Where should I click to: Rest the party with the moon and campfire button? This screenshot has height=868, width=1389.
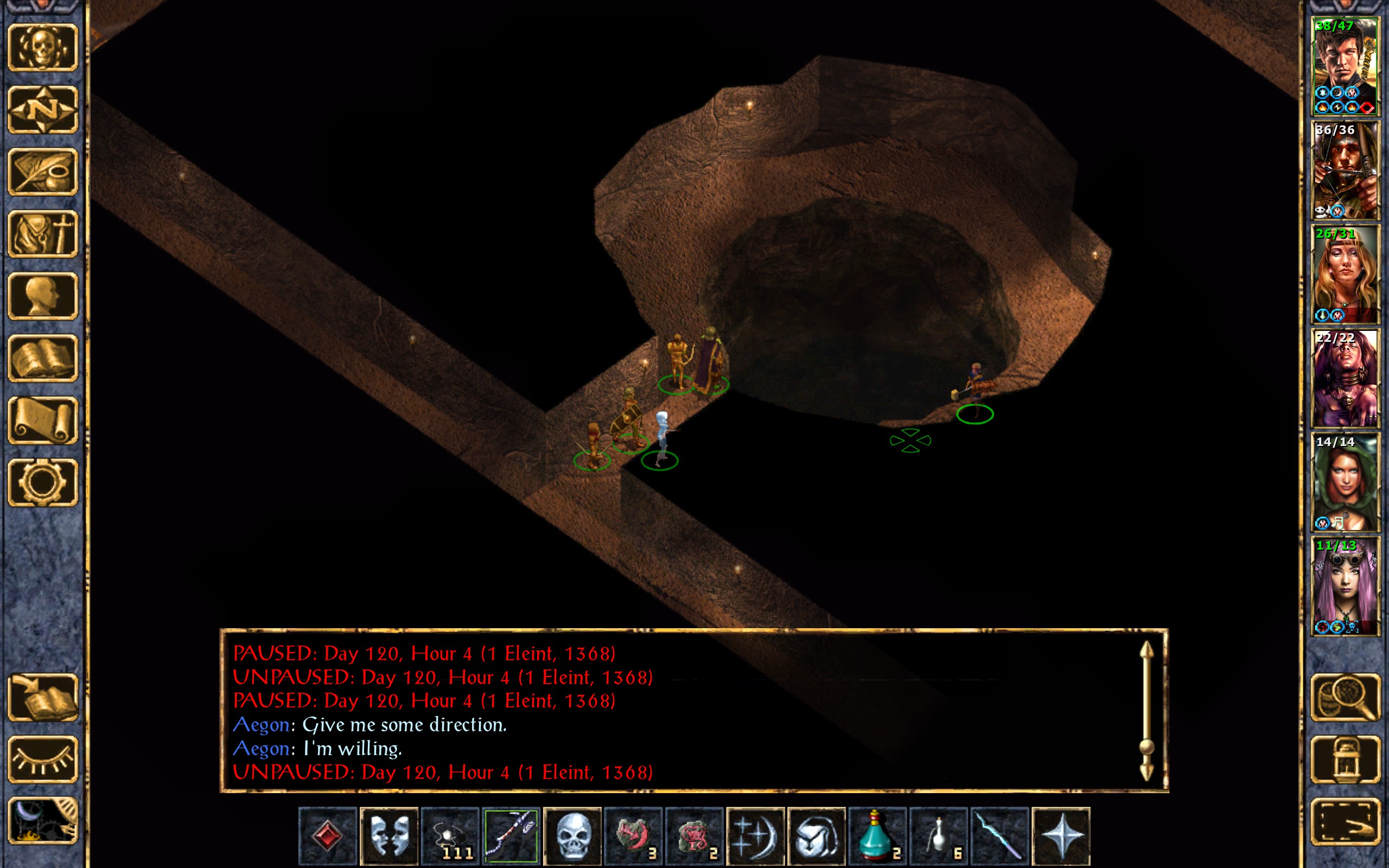click(42, 821)
